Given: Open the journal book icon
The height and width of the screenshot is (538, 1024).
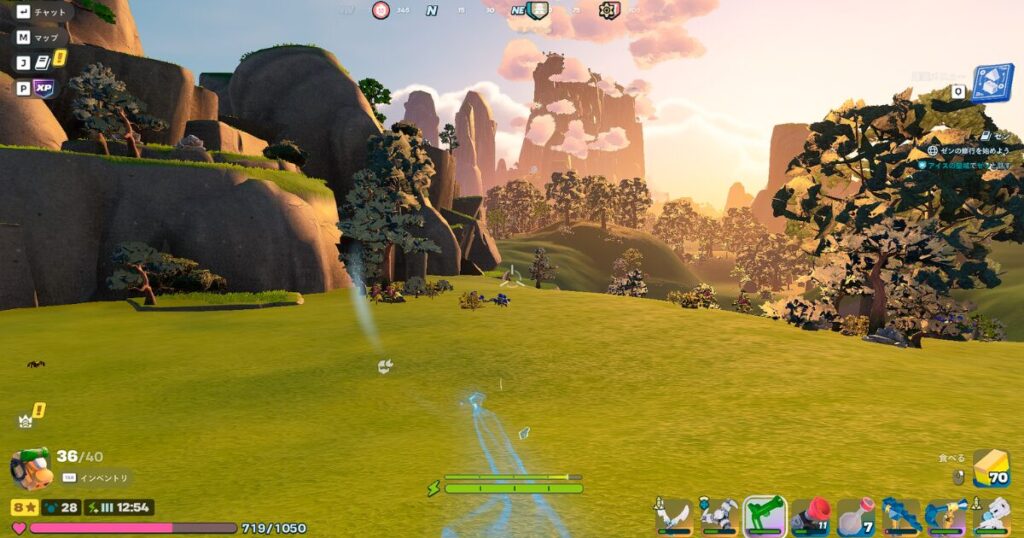Looking at the screenshot, I should point(43,62).
